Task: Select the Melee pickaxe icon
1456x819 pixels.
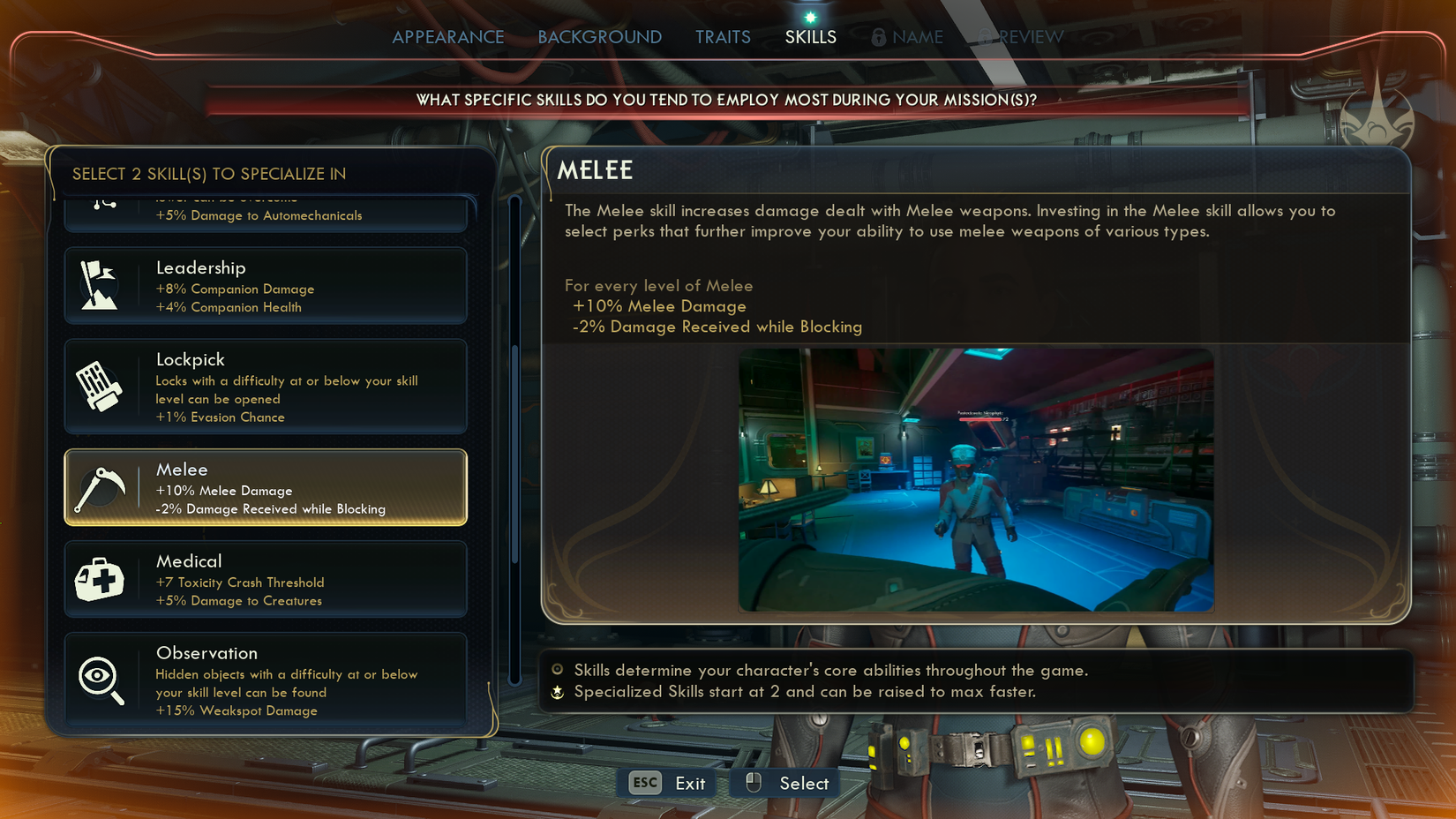Action: point(100,486)
